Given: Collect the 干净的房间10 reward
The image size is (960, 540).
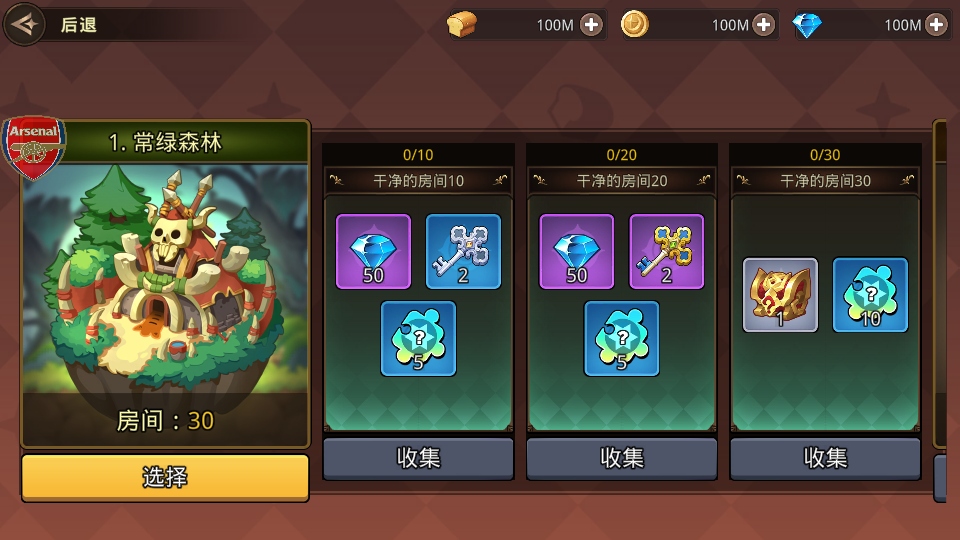Looking at the screenshot, I should [418, 458].
